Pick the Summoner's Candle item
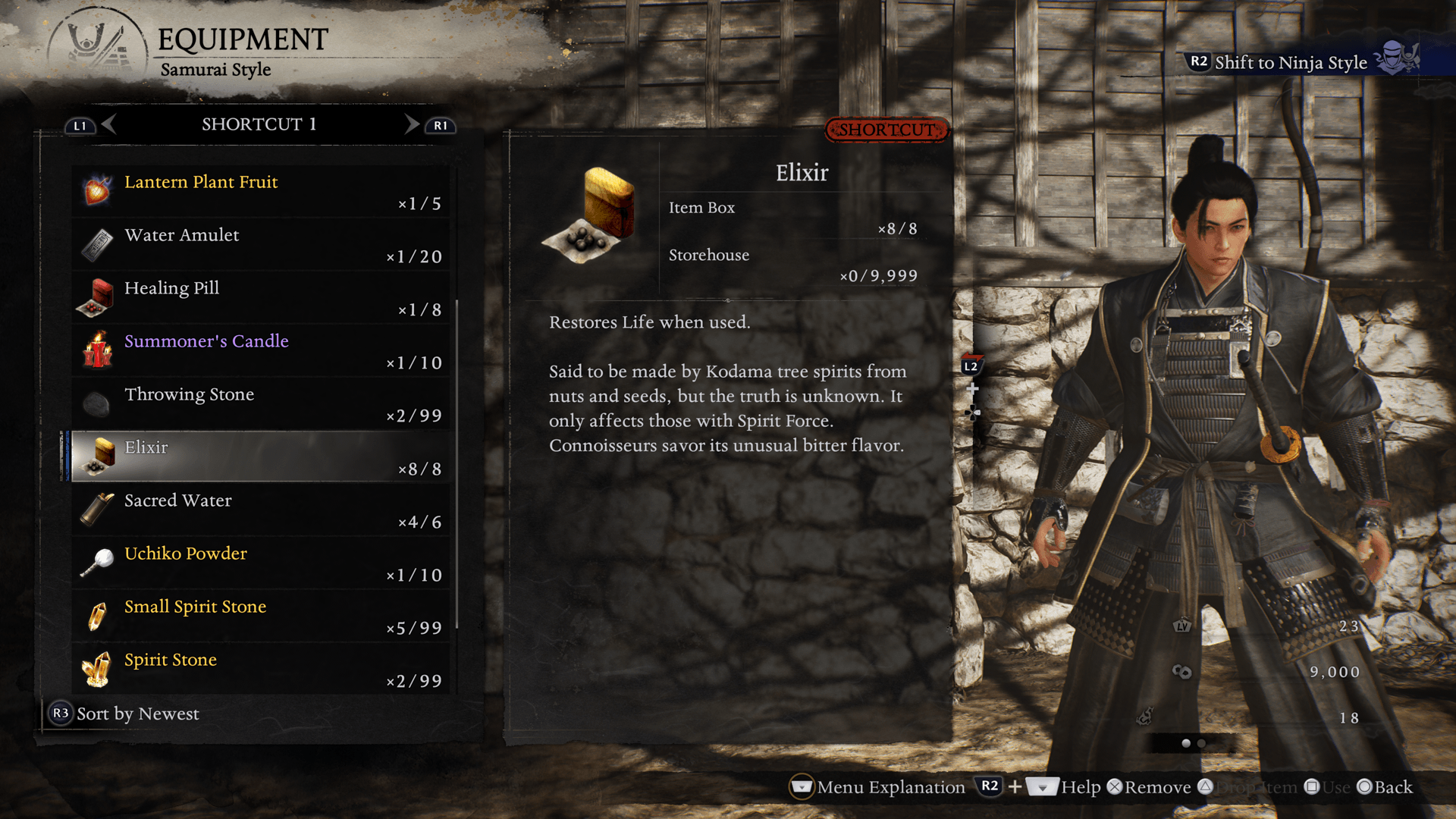1456x819 pixels. click(261, 351)
